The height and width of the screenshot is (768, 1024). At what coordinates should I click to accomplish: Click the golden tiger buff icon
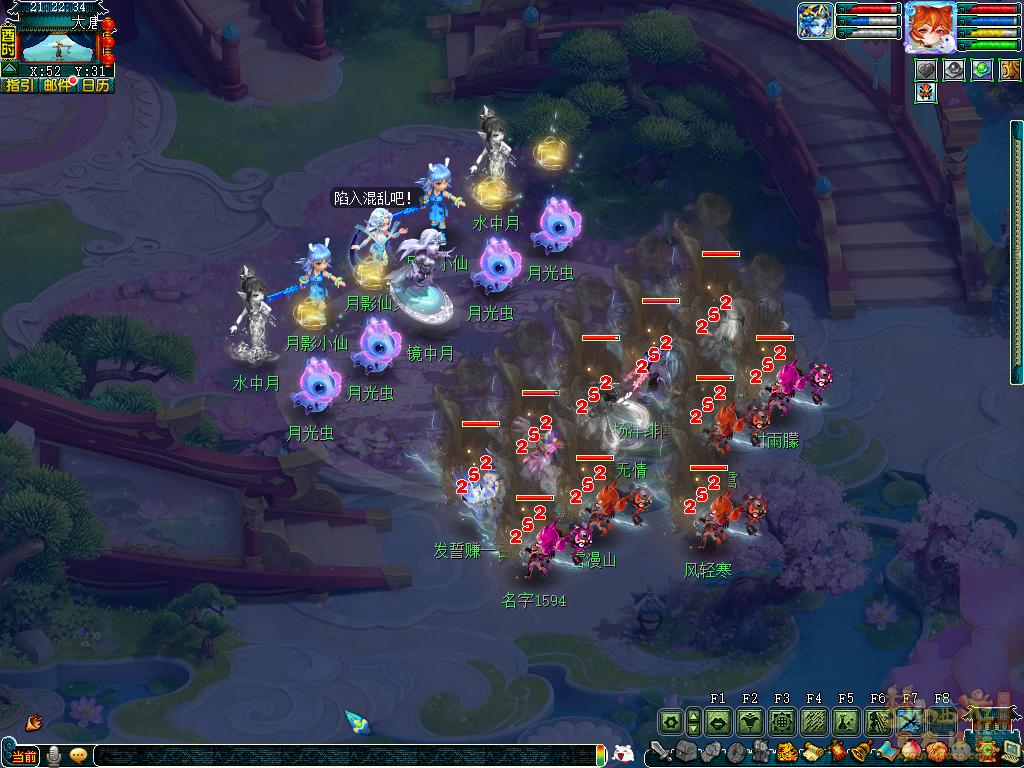1009,69
